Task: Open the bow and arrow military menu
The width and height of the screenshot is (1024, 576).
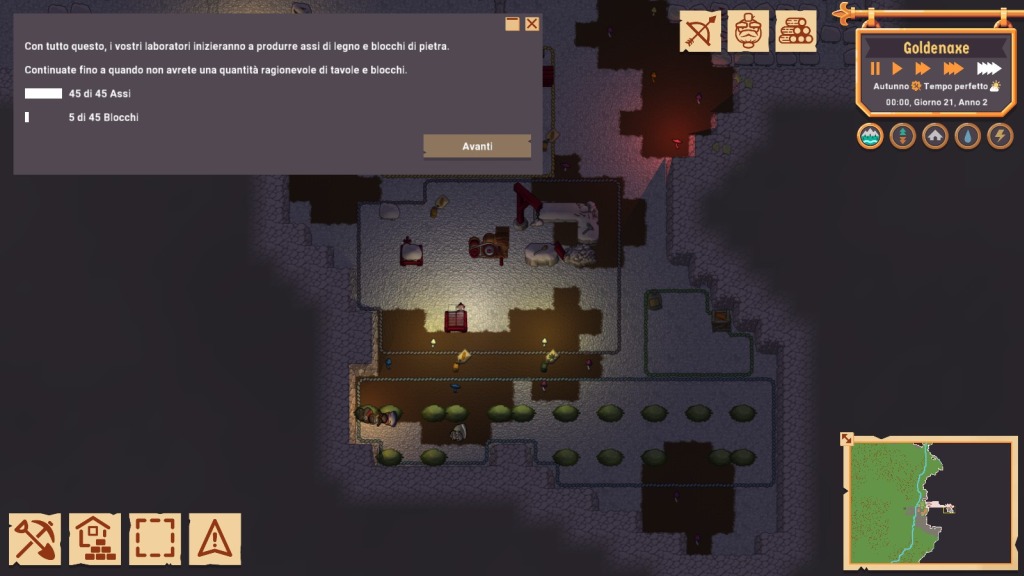Action: (x=700, y=31)
